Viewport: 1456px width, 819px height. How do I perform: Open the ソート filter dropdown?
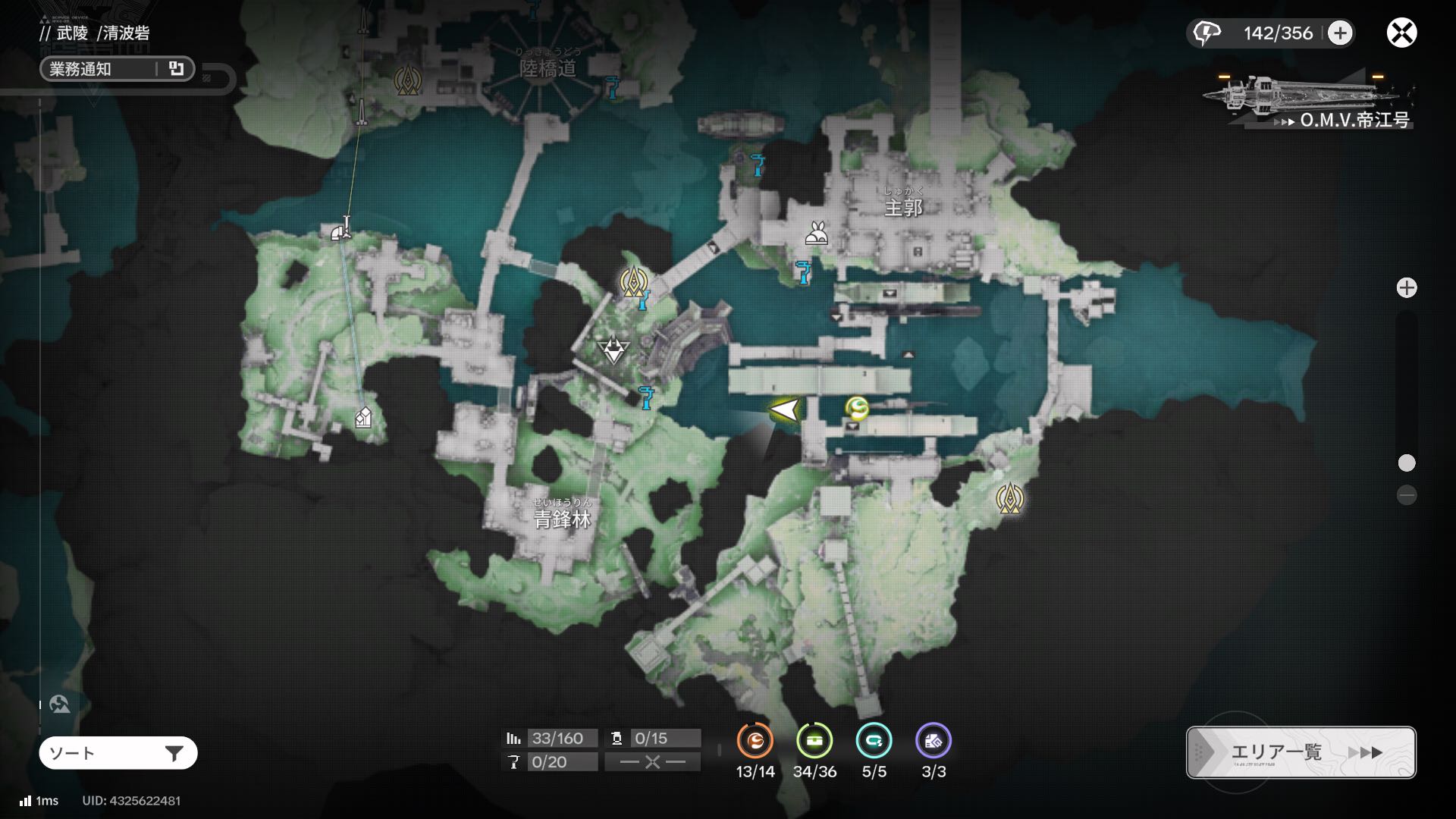point(118,753)
